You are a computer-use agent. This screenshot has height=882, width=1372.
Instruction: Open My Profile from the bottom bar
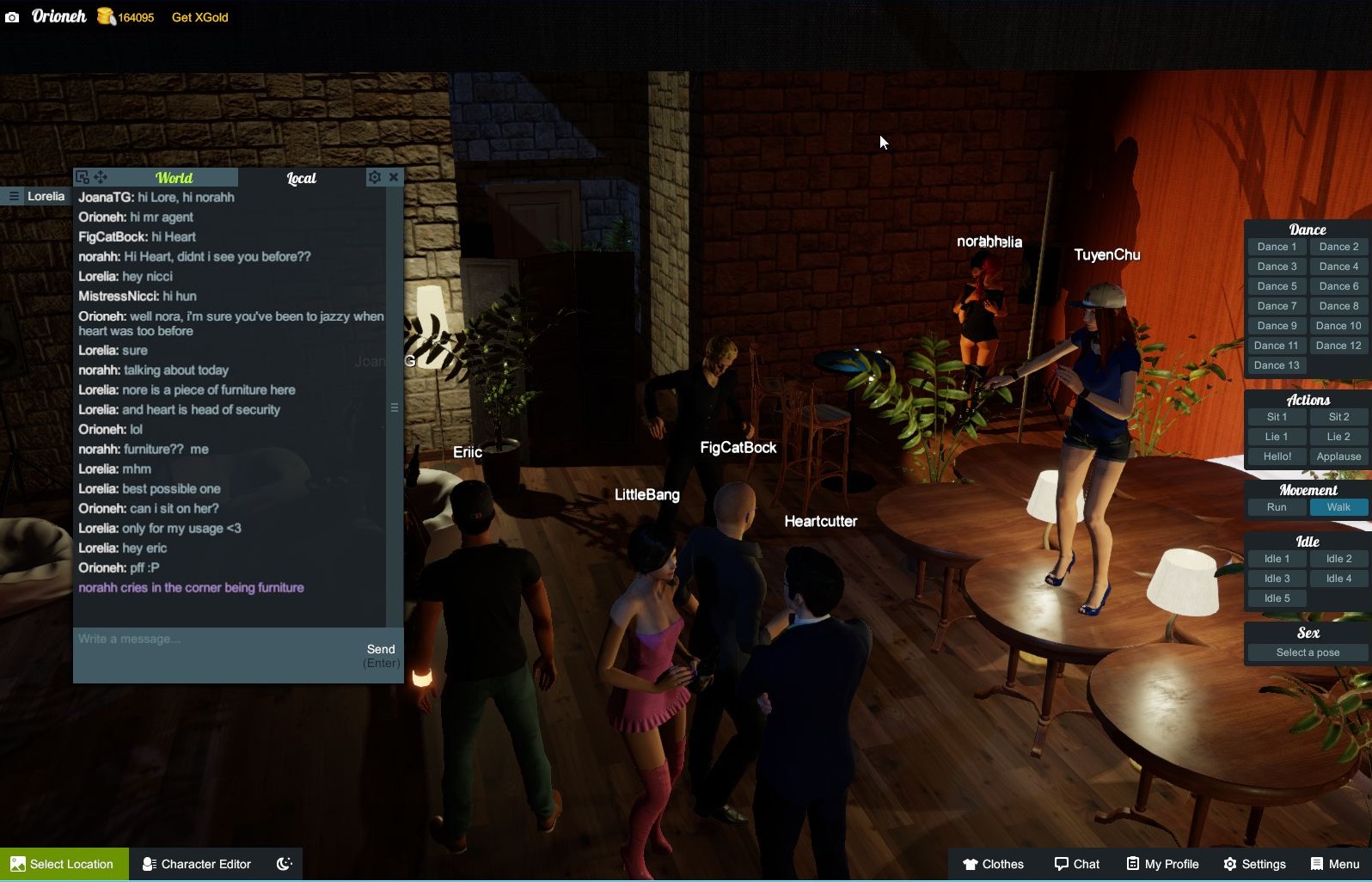point(1162,864)
